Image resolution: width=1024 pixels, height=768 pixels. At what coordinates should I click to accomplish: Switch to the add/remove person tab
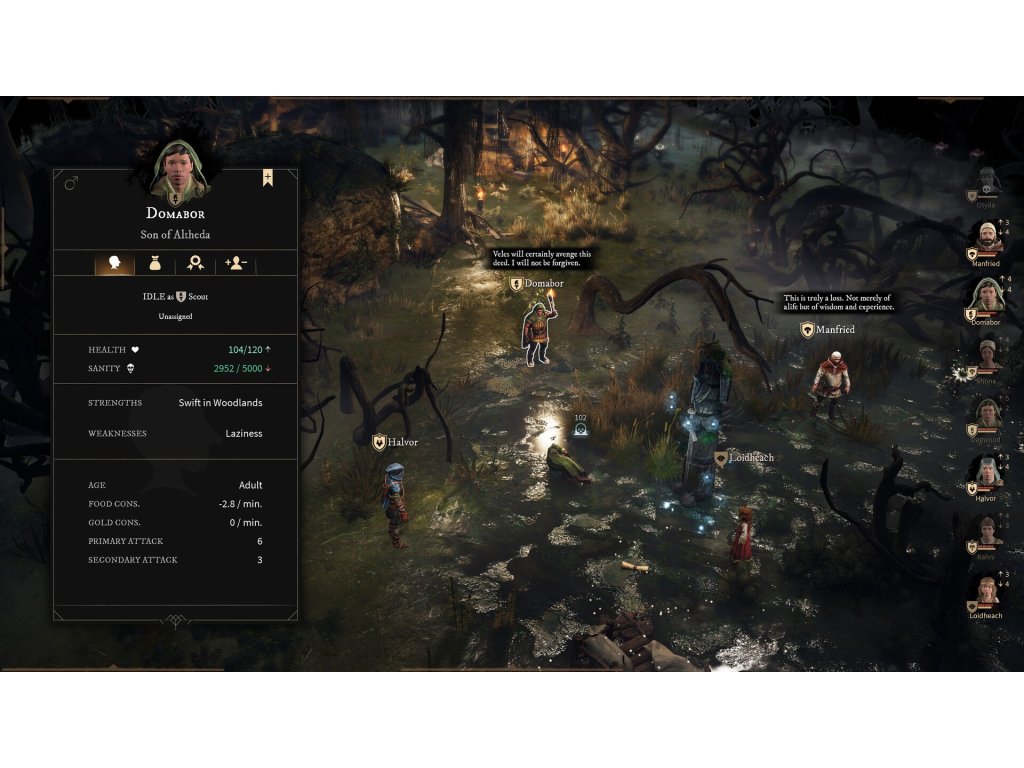tap(236, 263)
